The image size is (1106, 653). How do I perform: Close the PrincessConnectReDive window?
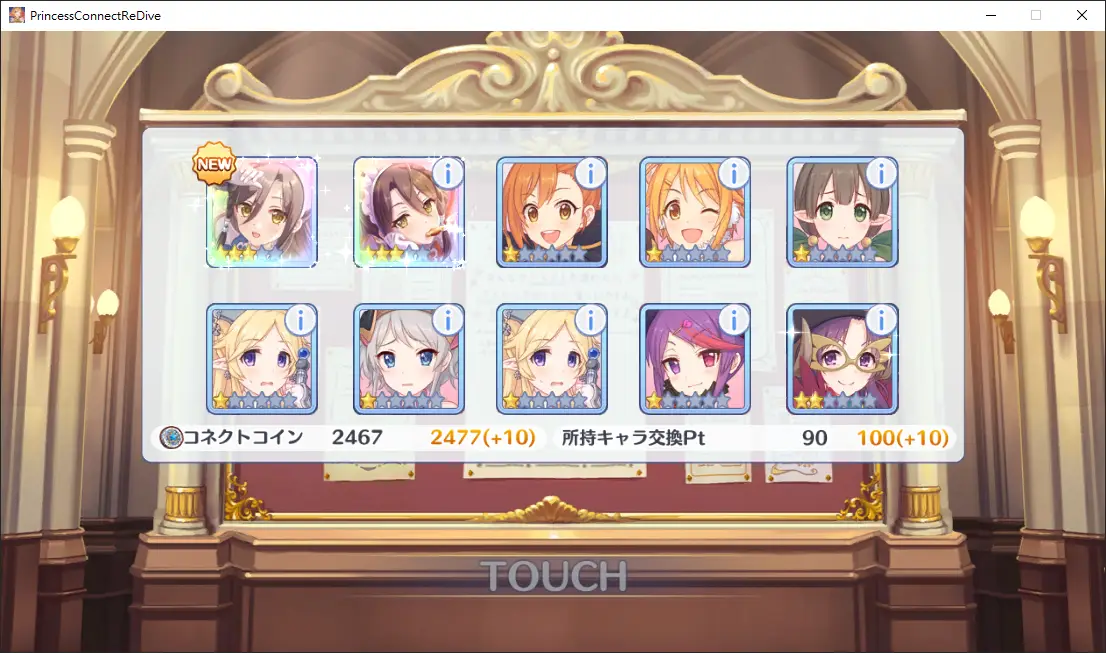click(1082, 15)
